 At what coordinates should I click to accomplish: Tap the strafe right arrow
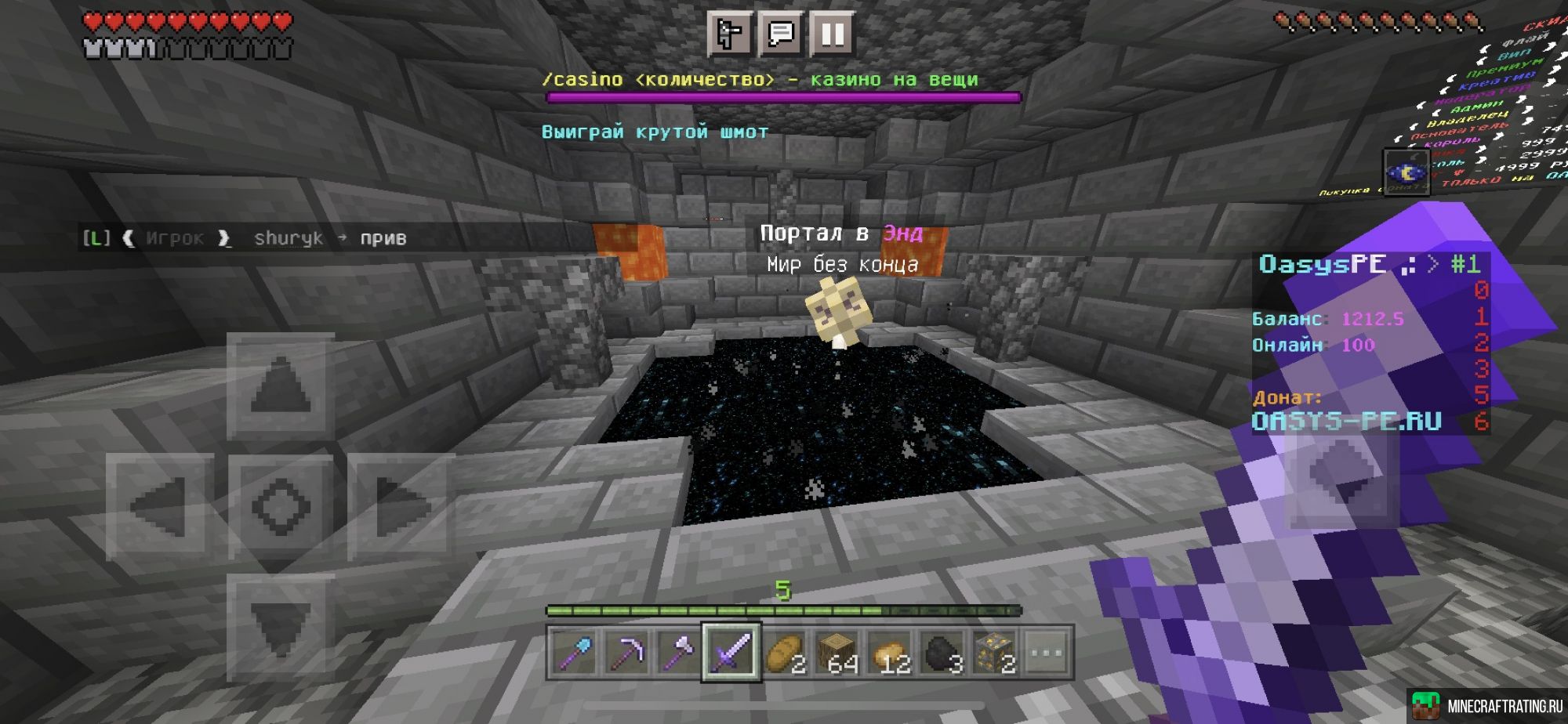[x=401, y=506]
